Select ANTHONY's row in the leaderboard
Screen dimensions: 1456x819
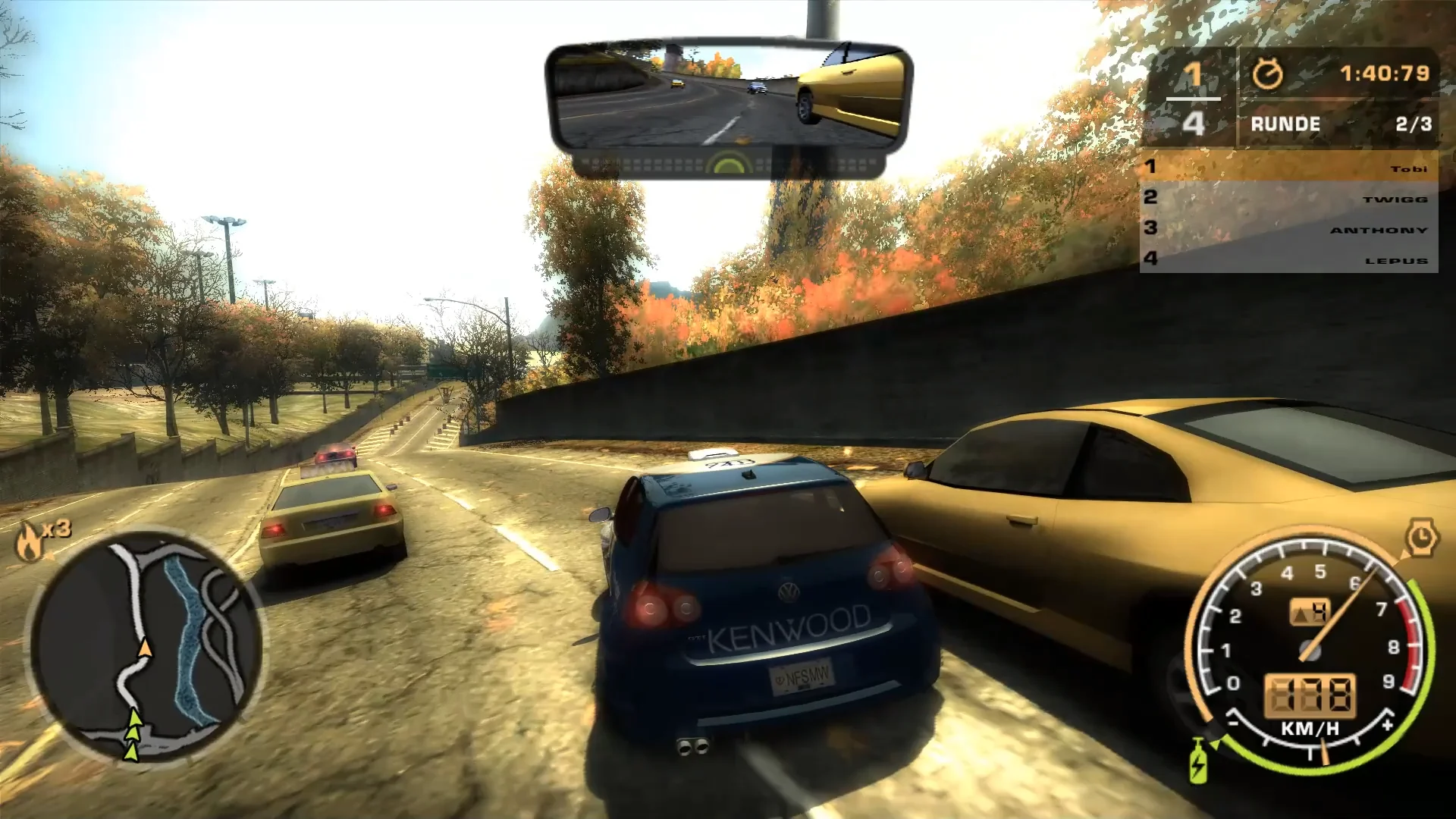tap(1288, 228)
